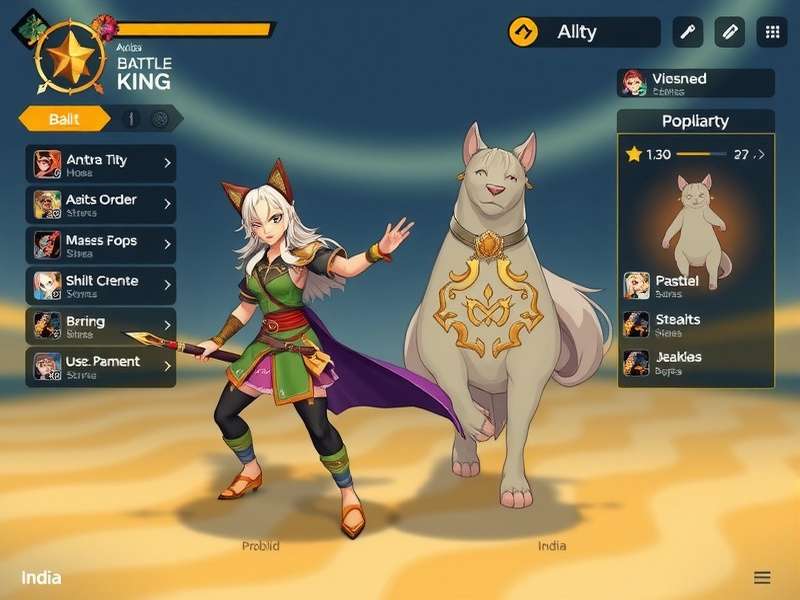Open the hamburger menu icon

point(762,578)
